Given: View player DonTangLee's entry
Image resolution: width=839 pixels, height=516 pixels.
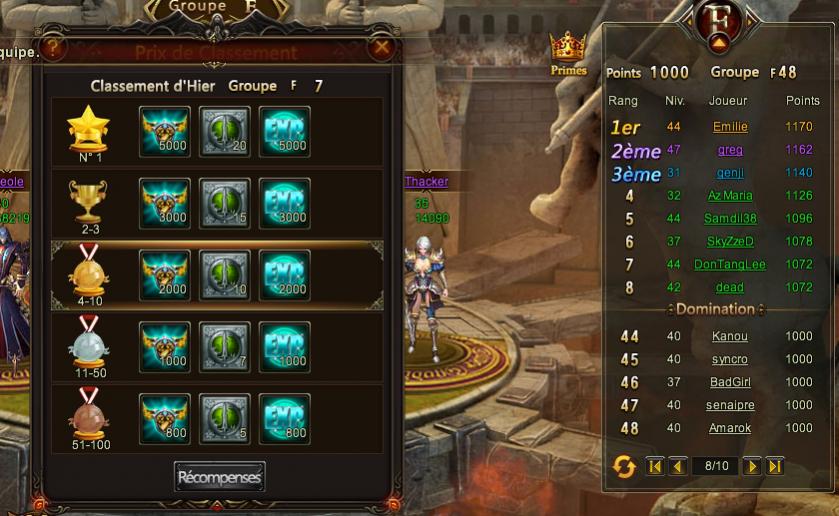Looking at the screenshot, I should (730, 265).
